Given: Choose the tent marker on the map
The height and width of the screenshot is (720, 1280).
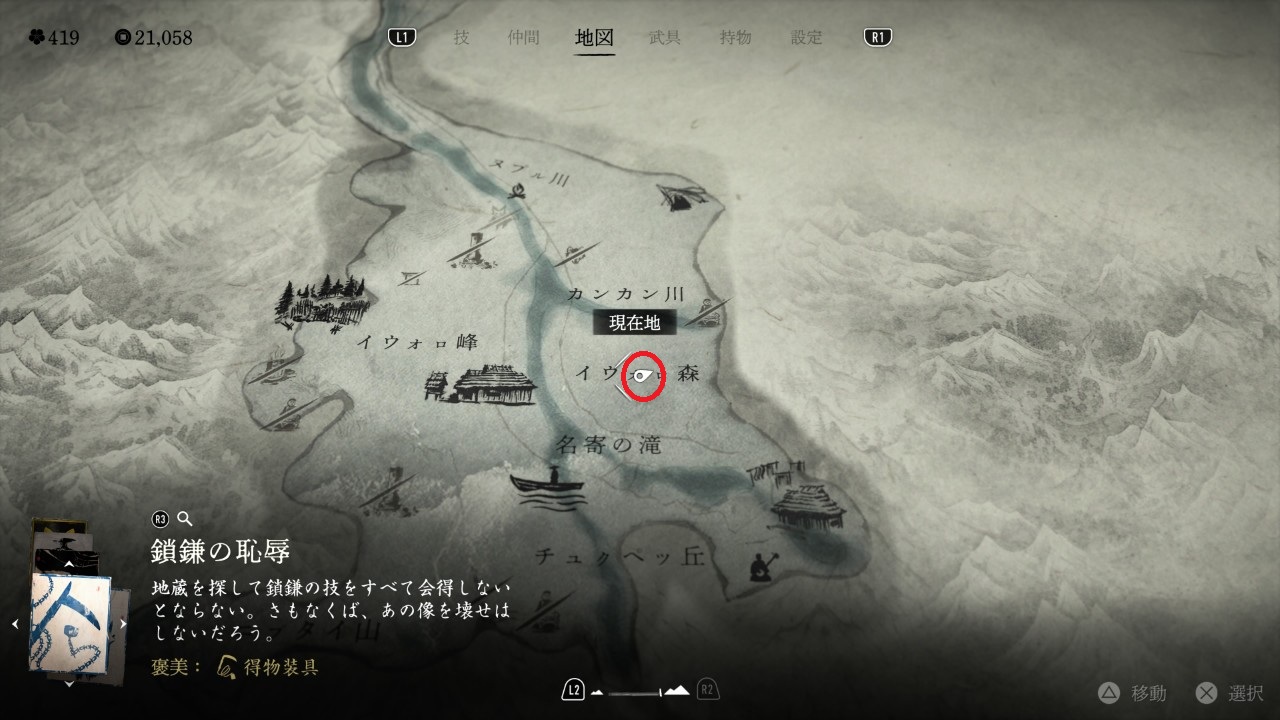Looking at the screenshot, I should pyautogui.click(x=678, y=197).
